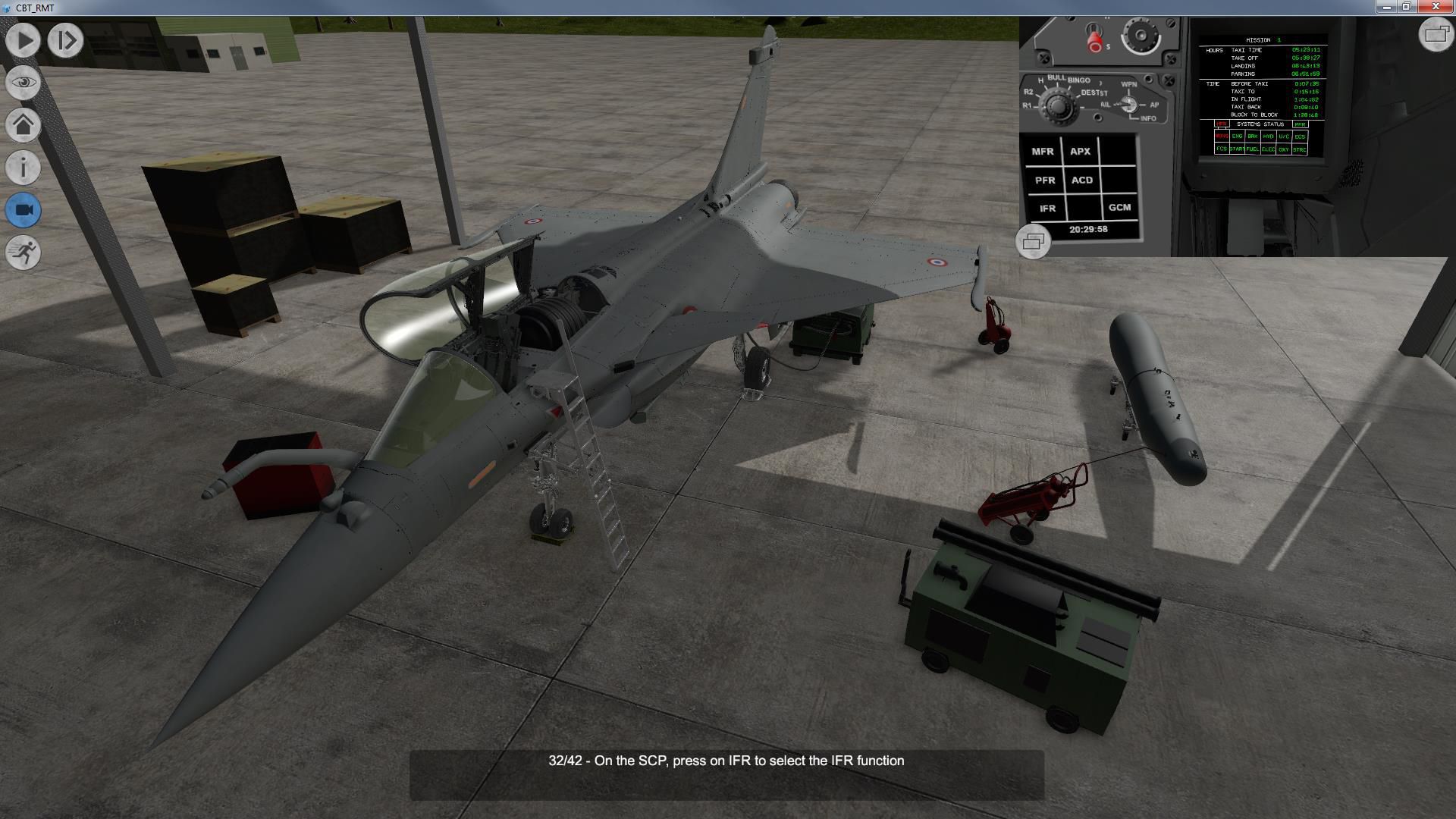Click the skip-forward step icon
The width and height of the screenshot is (1456, 819).
click(64, 39)
